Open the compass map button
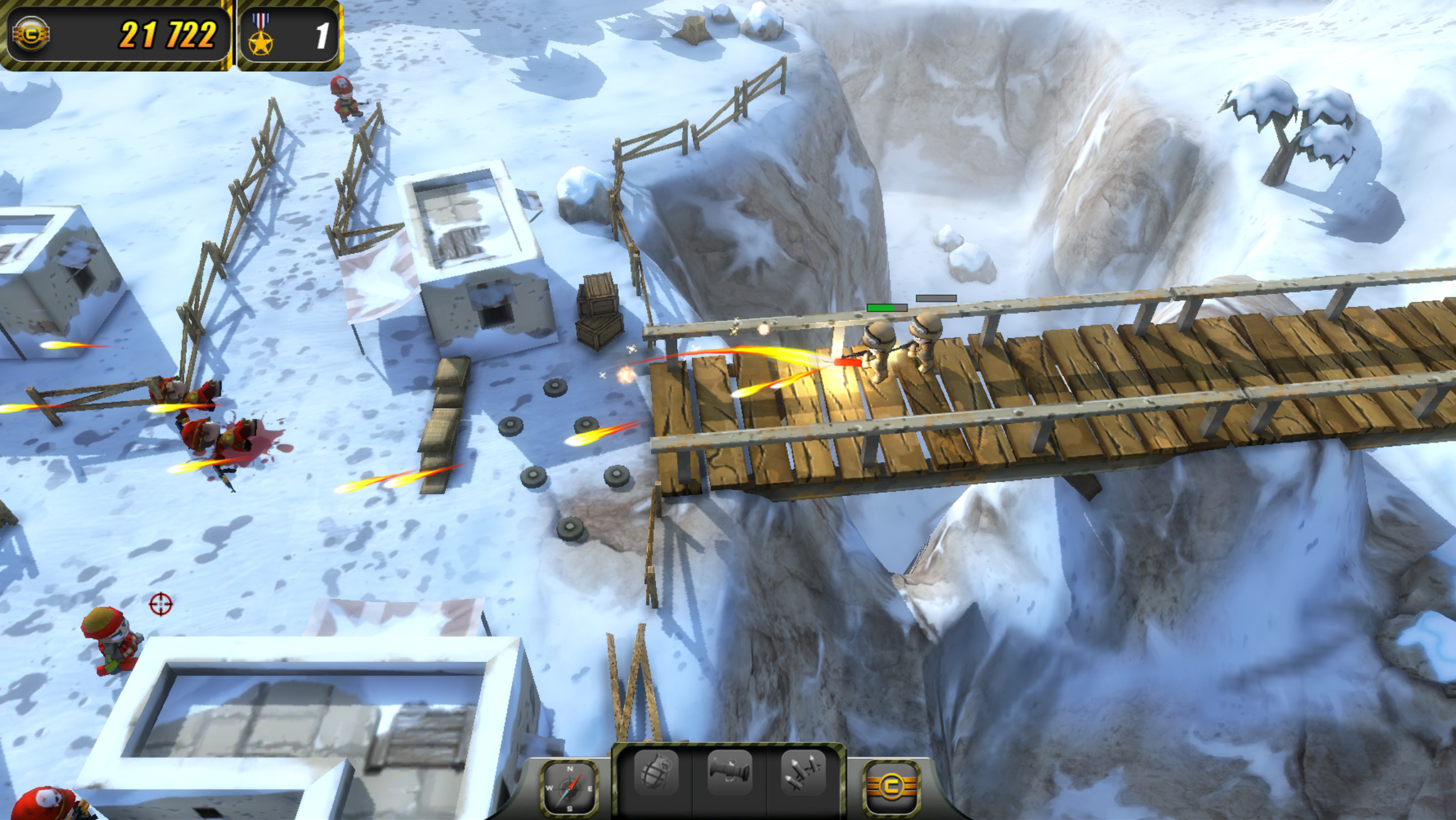This screenshot has height=820, width=1456. 569,787
